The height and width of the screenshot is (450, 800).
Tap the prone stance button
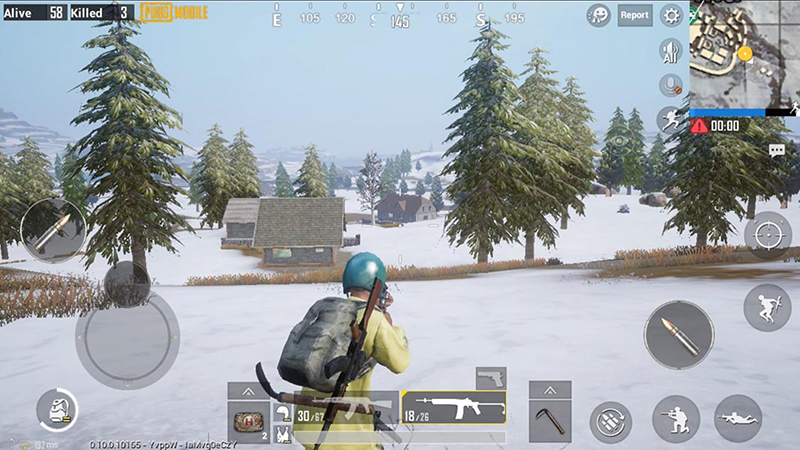738,418
